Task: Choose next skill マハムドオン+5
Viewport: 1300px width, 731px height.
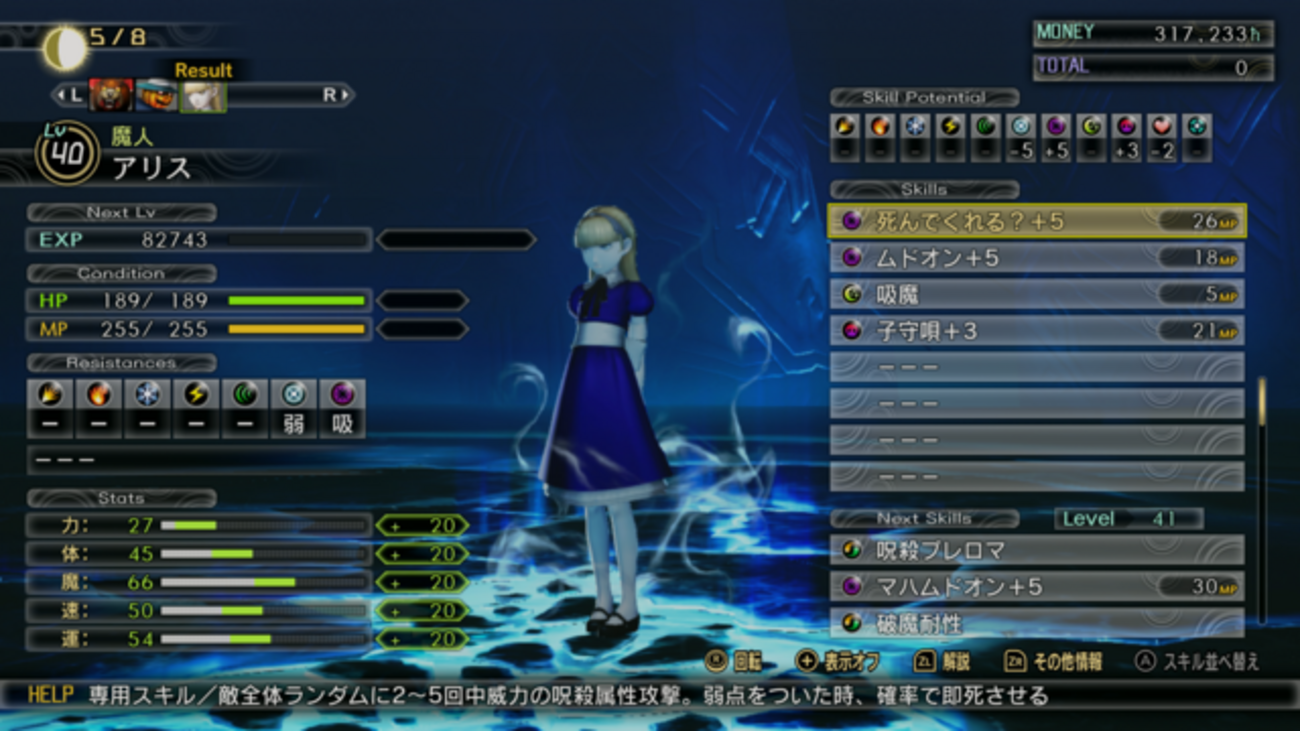Action: click(x=1036, y=587)
